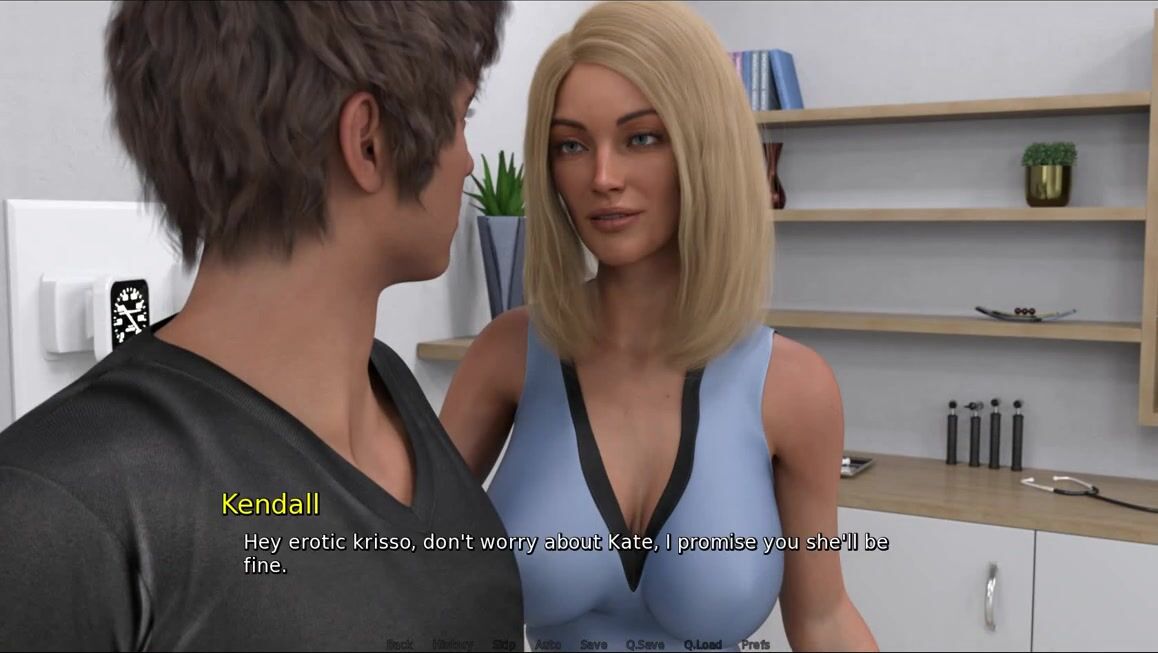This screenshot has height=653, width=1158.
Task: Click Q.Save to quick save
Action: tap(645, 644)
